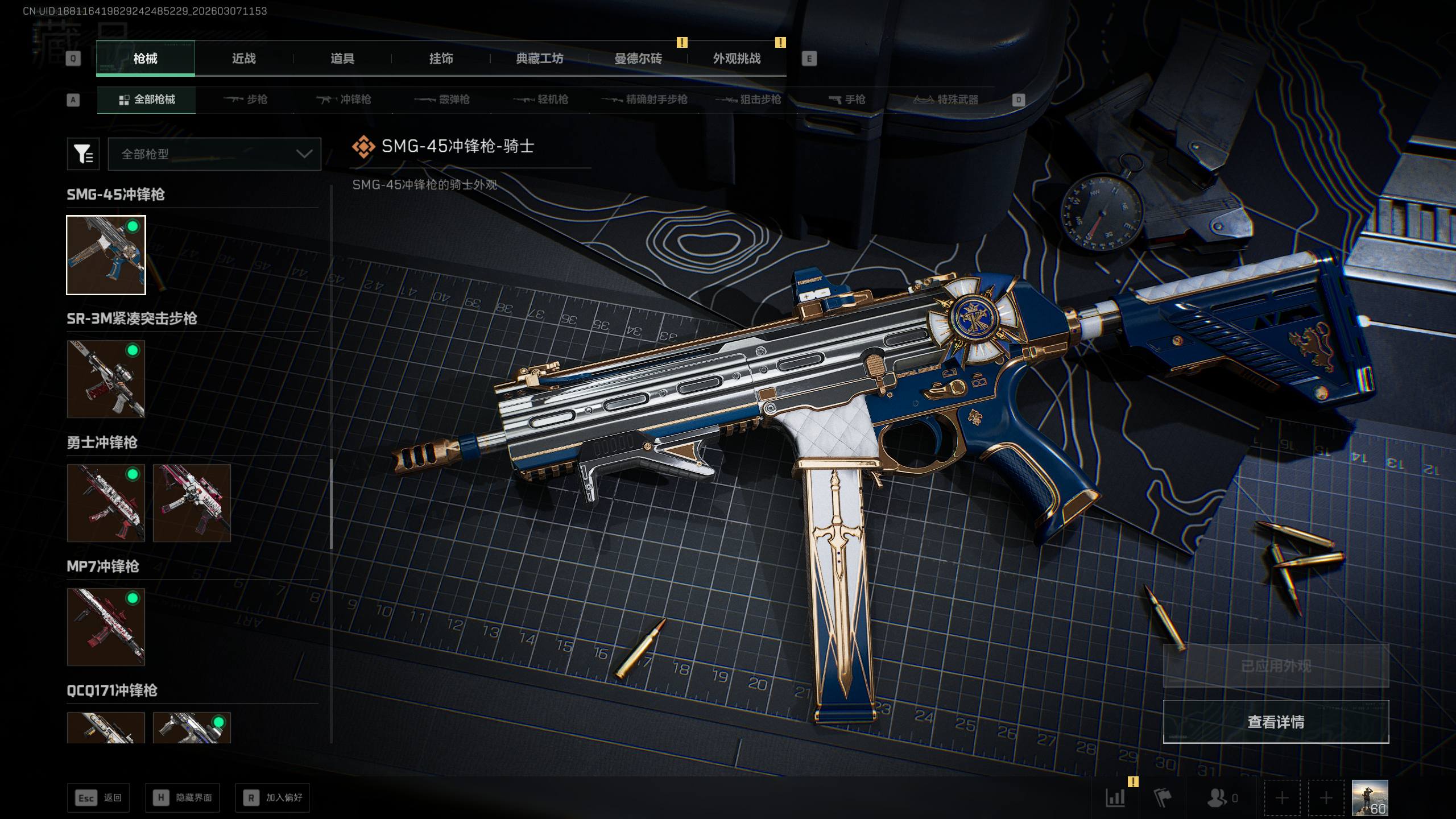The image size is (1456, 819).
Task: Open 查看详情 view details
Action: pos(1276,722)
